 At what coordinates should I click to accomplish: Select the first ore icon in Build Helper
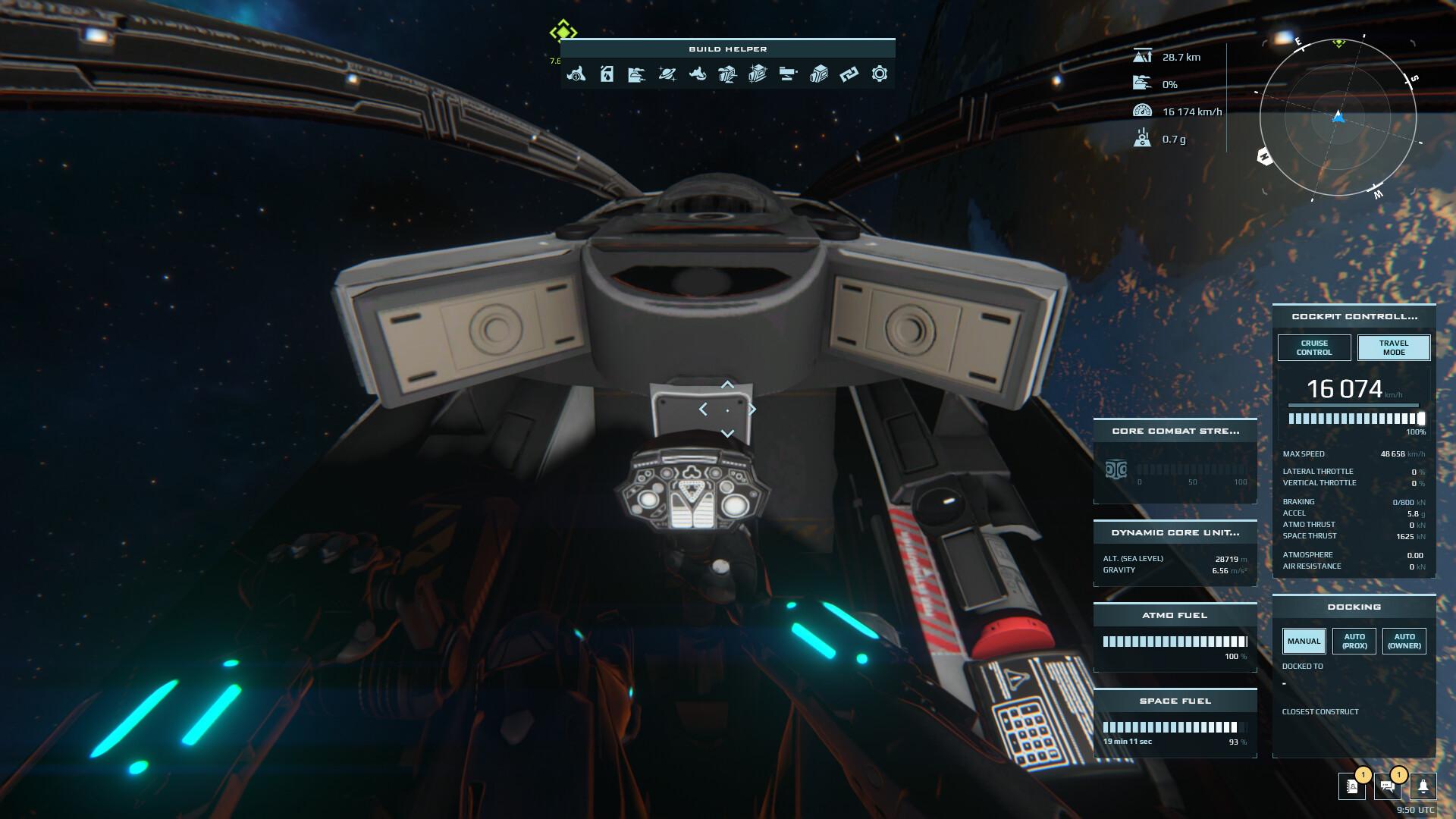pos(577,74)
